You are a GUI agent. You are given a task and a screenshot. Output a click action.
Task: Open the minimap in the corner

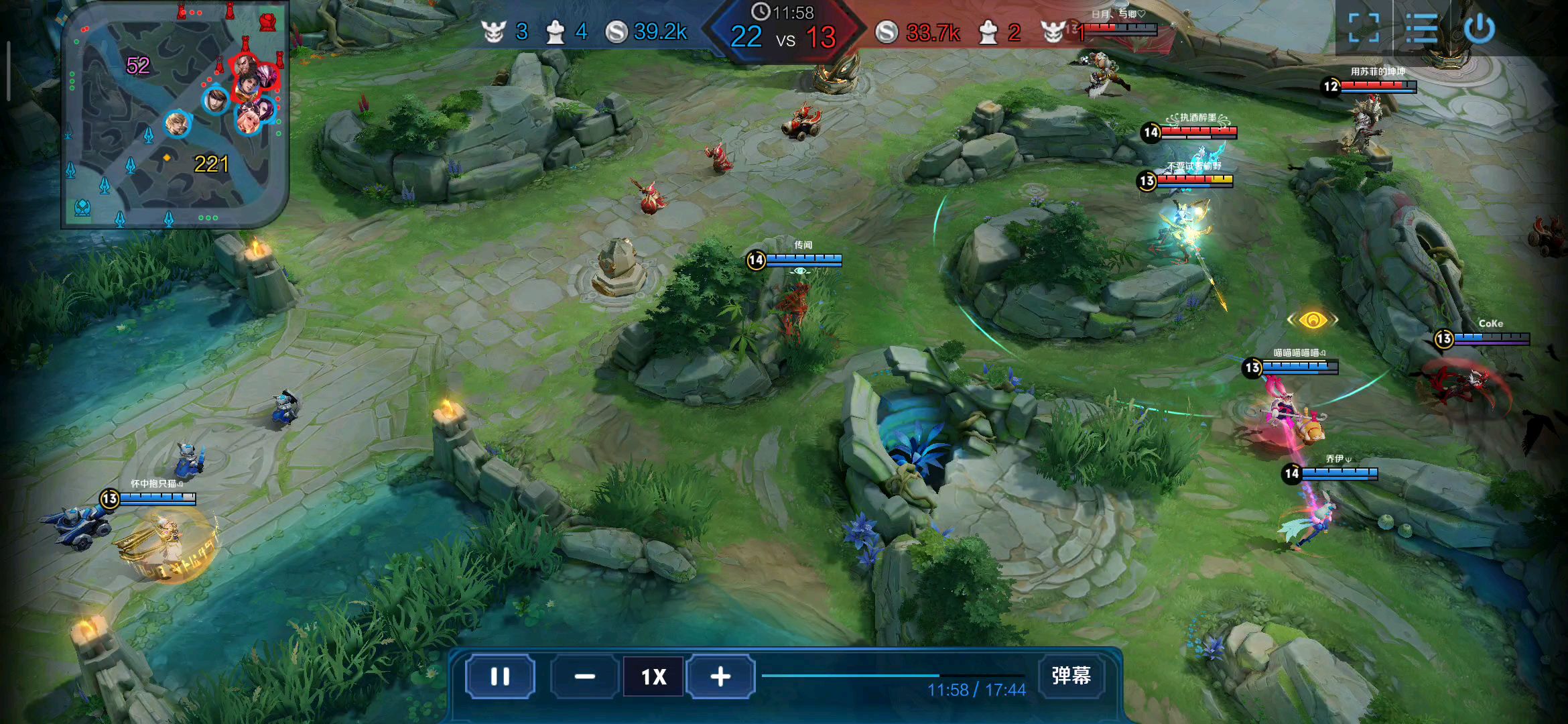[x=174, y=115]
